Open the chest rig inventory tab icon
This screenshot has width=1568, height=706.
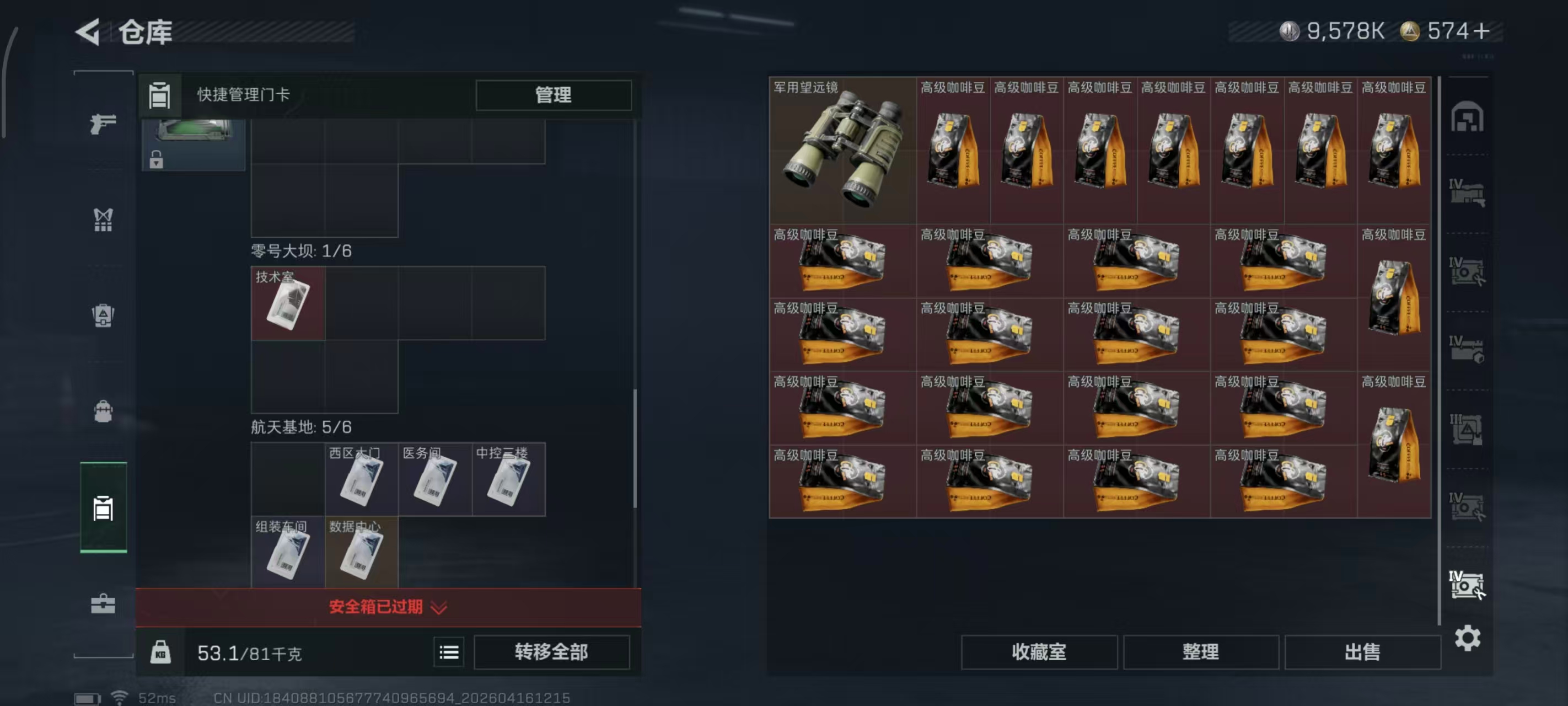click(x=104, y=221)
